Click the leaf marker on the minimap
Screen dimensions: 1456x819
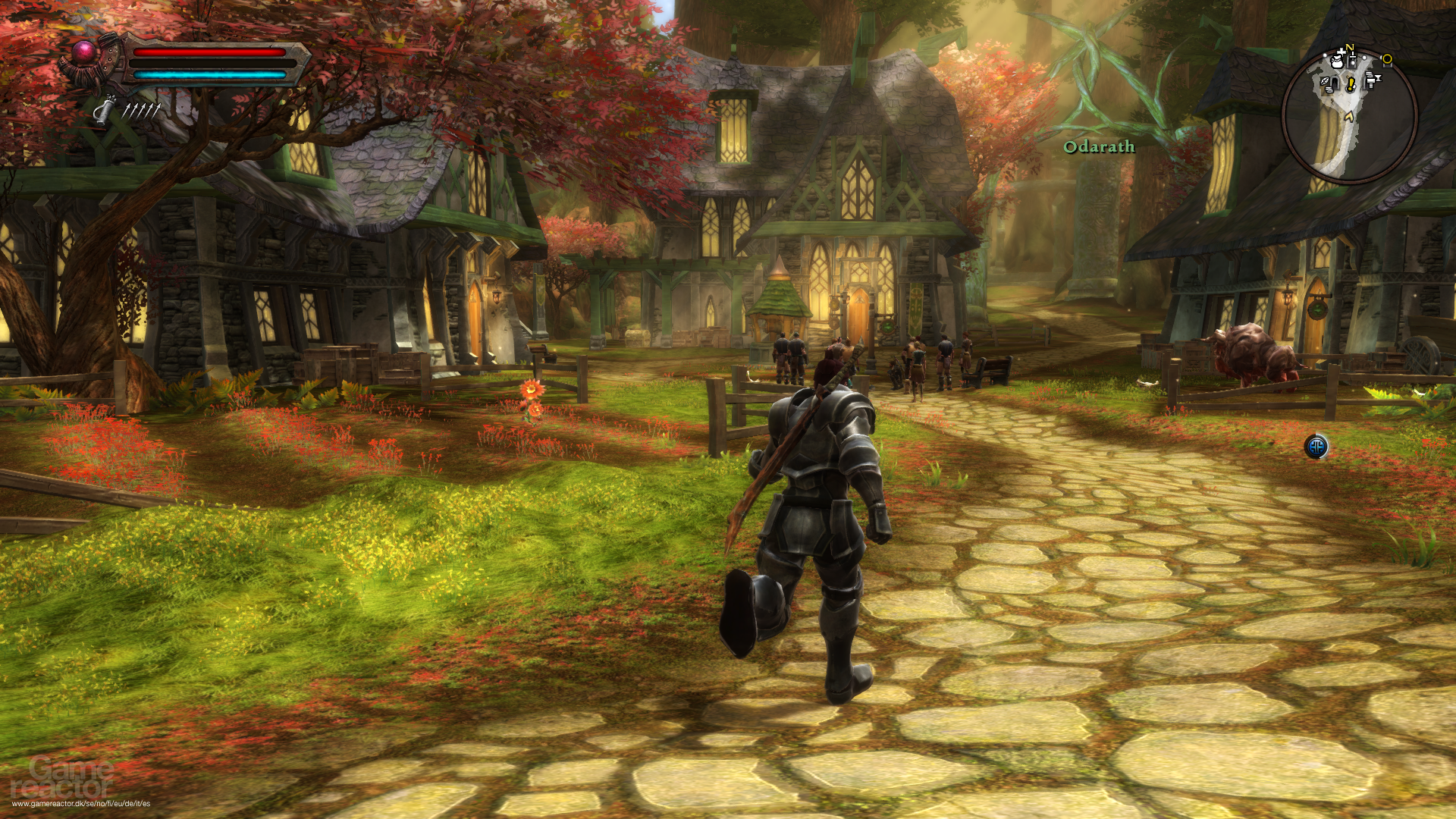click(x=1325, y=82)
